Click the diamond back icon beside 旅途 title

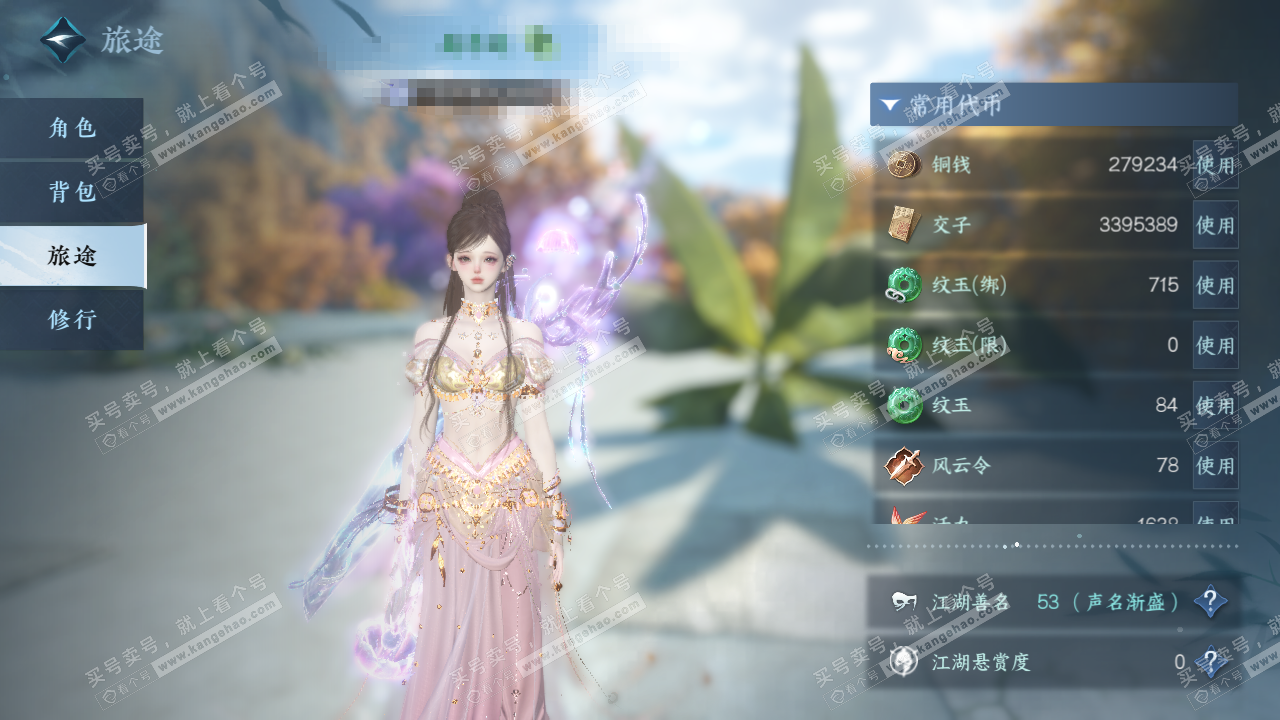coord(63,40)
